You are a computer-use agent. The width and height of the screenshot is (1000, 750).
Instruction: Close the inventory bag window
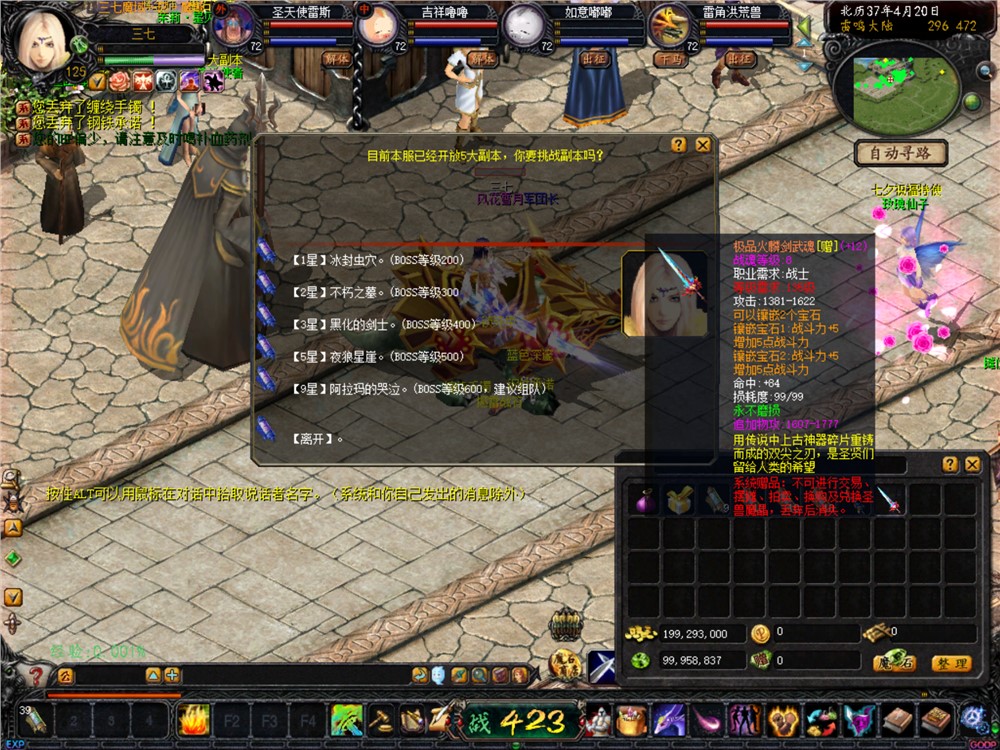(x=972, y=464)
